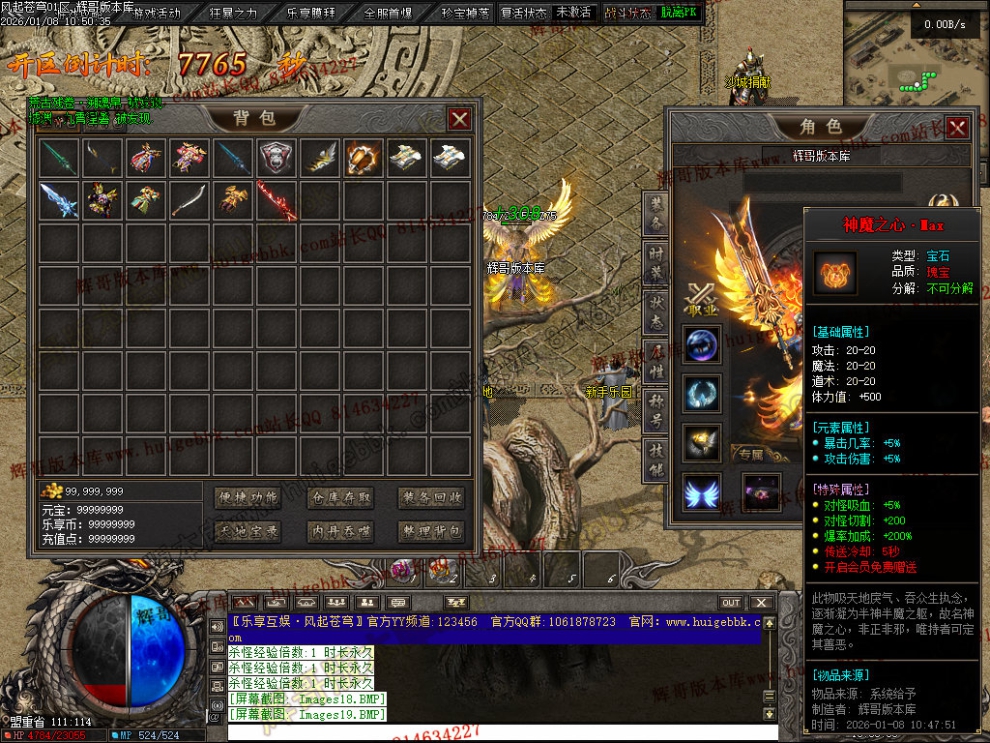Click the 装备回收 equipment recycle button
The height and width of the screenshot is (743, 990).
(x=432, y=498)
